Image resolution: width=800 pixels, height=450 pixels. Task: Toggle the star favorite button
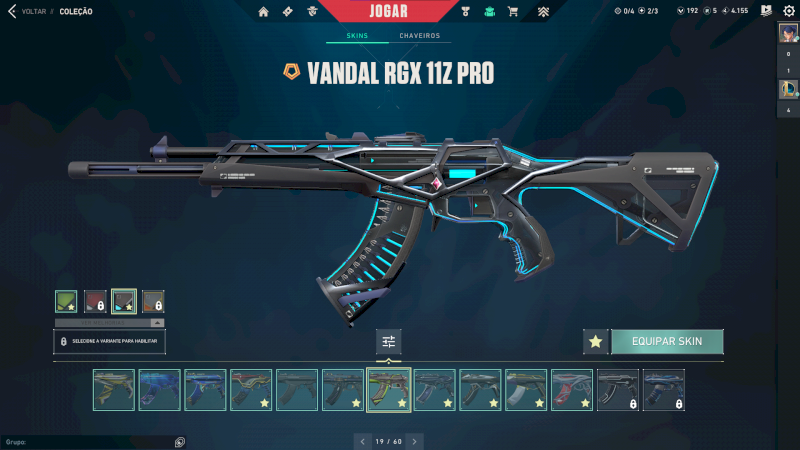click(x=596, y=342)
